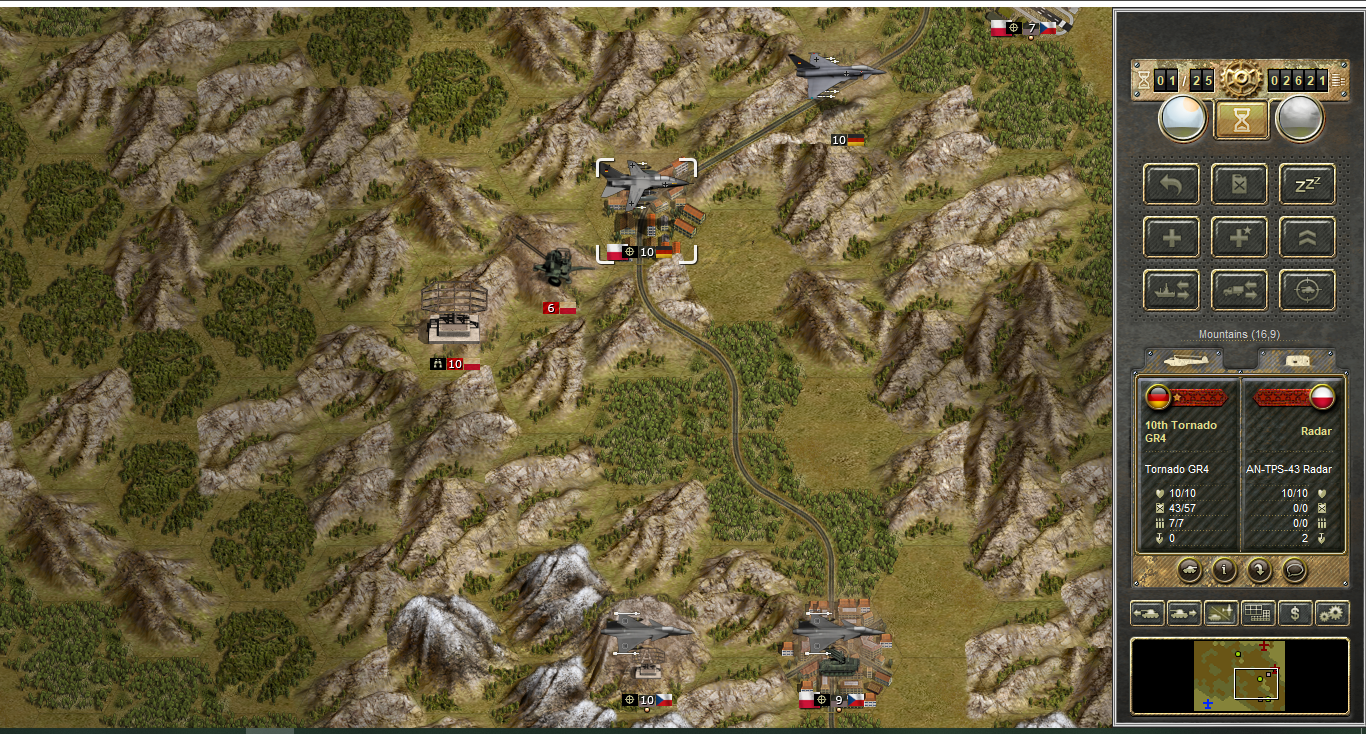Screen dimensions: 1366x734
Task: Open the dollar sign purchase screen
Action: pos(1295,613)
